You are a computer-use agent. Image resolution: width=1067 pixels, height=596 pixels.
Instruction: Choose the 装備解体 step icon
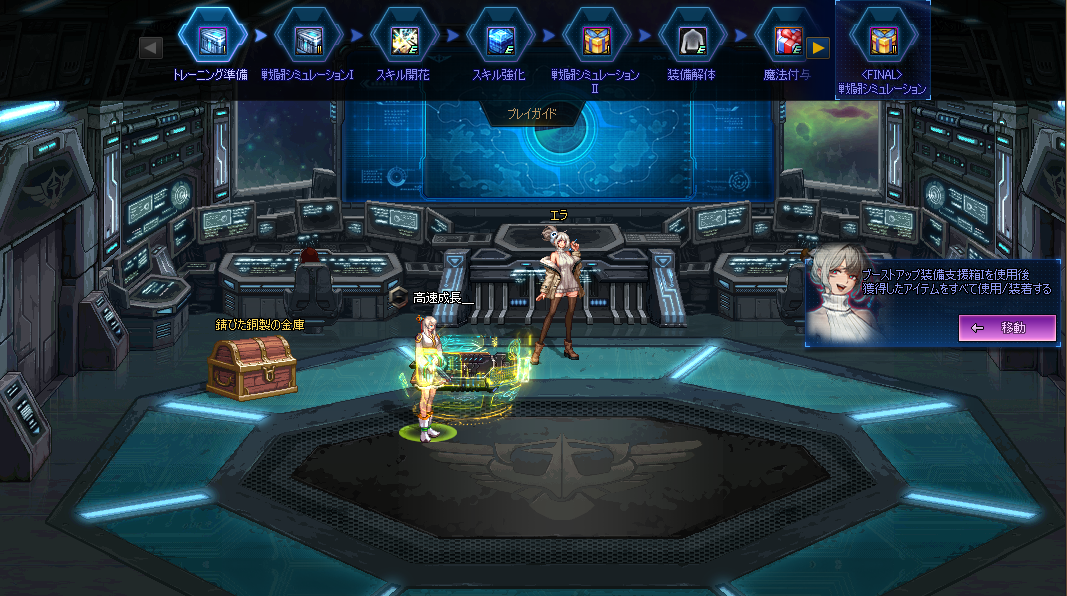(x=692, y=39)
